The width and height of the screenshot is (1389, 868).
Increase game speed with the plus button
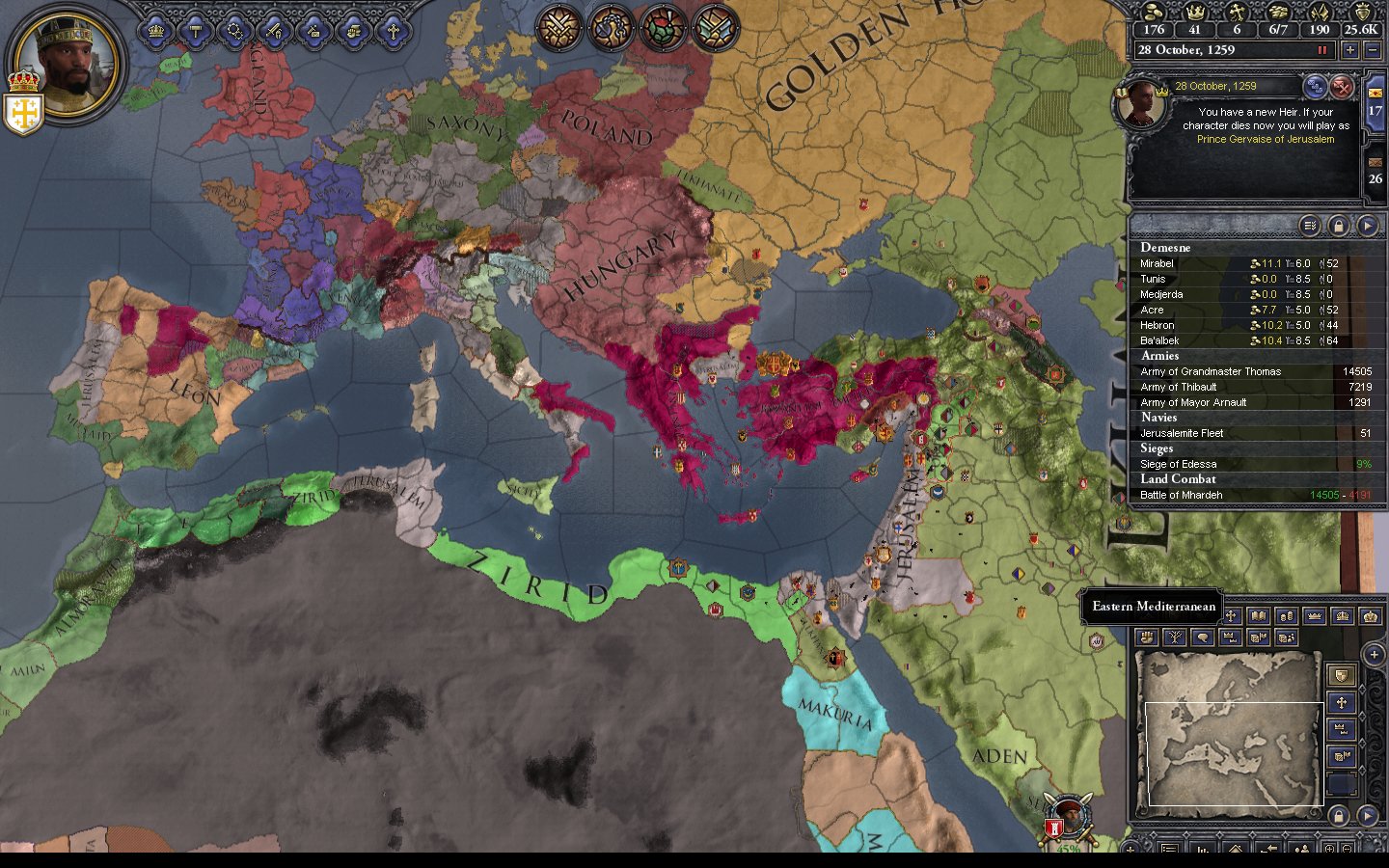click(x=1349, y=50)
